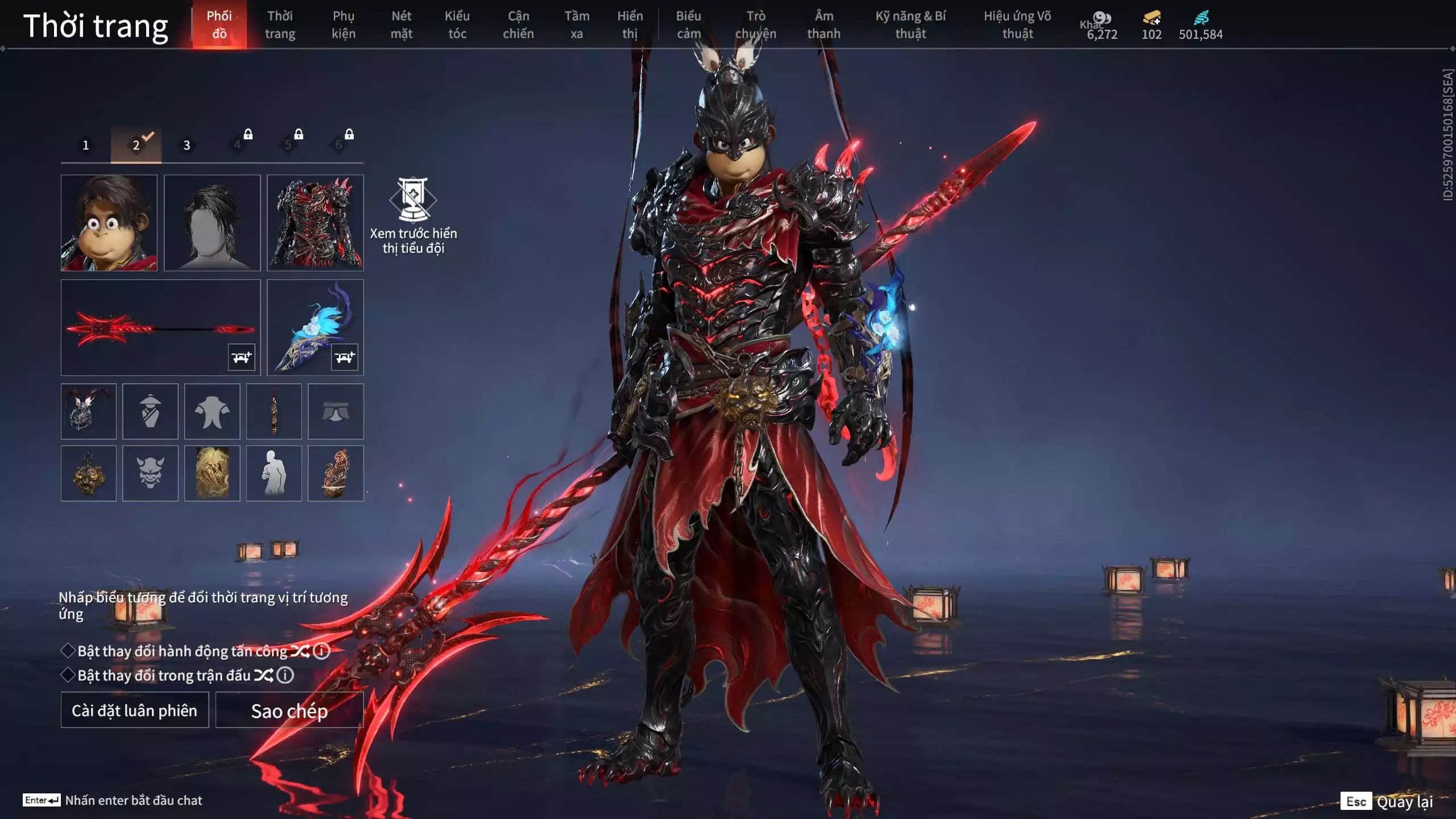Choose outfit preset 3

point(187,145)
